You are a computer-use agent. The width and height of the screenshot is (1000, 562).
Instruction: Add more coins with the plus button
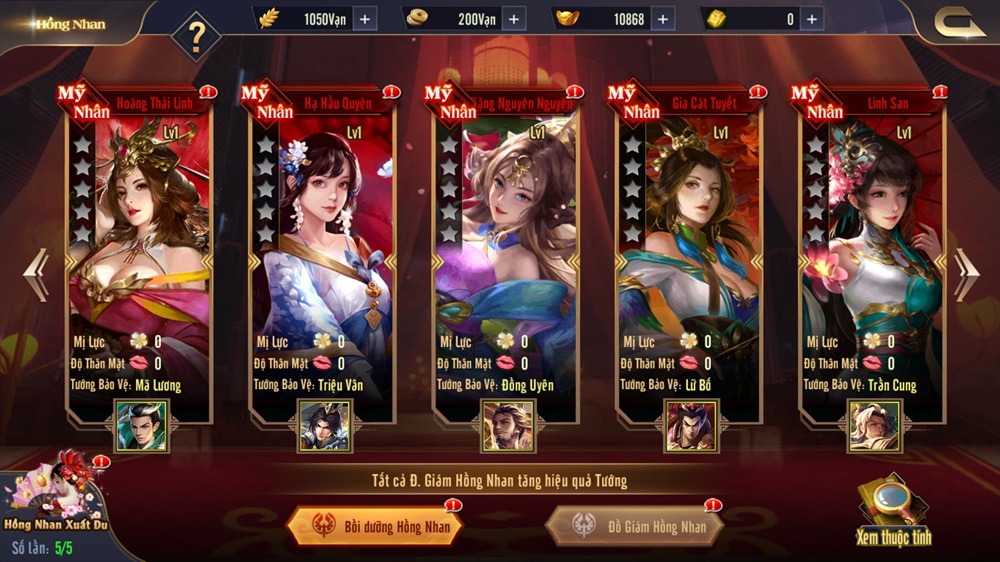pos(514,18)
